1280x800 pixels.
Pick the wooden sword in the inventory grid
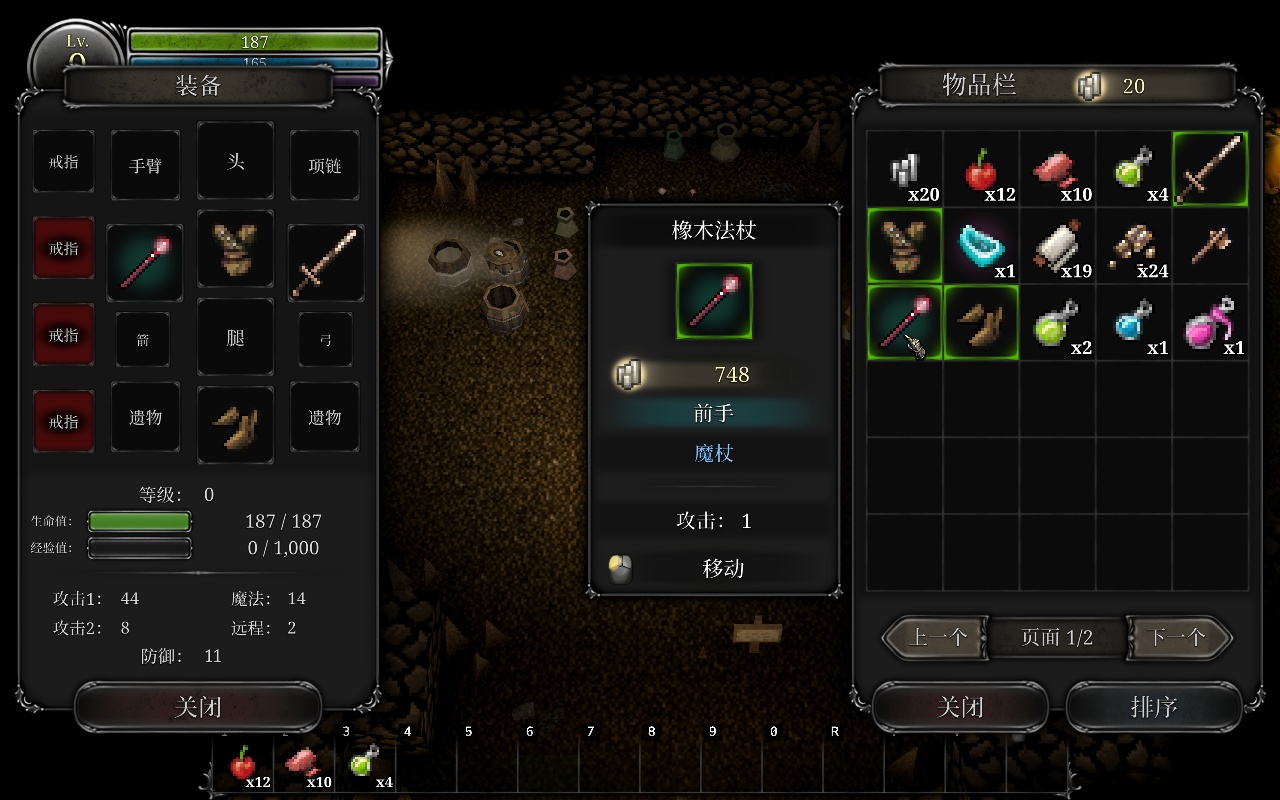(x=1210, y=169)
